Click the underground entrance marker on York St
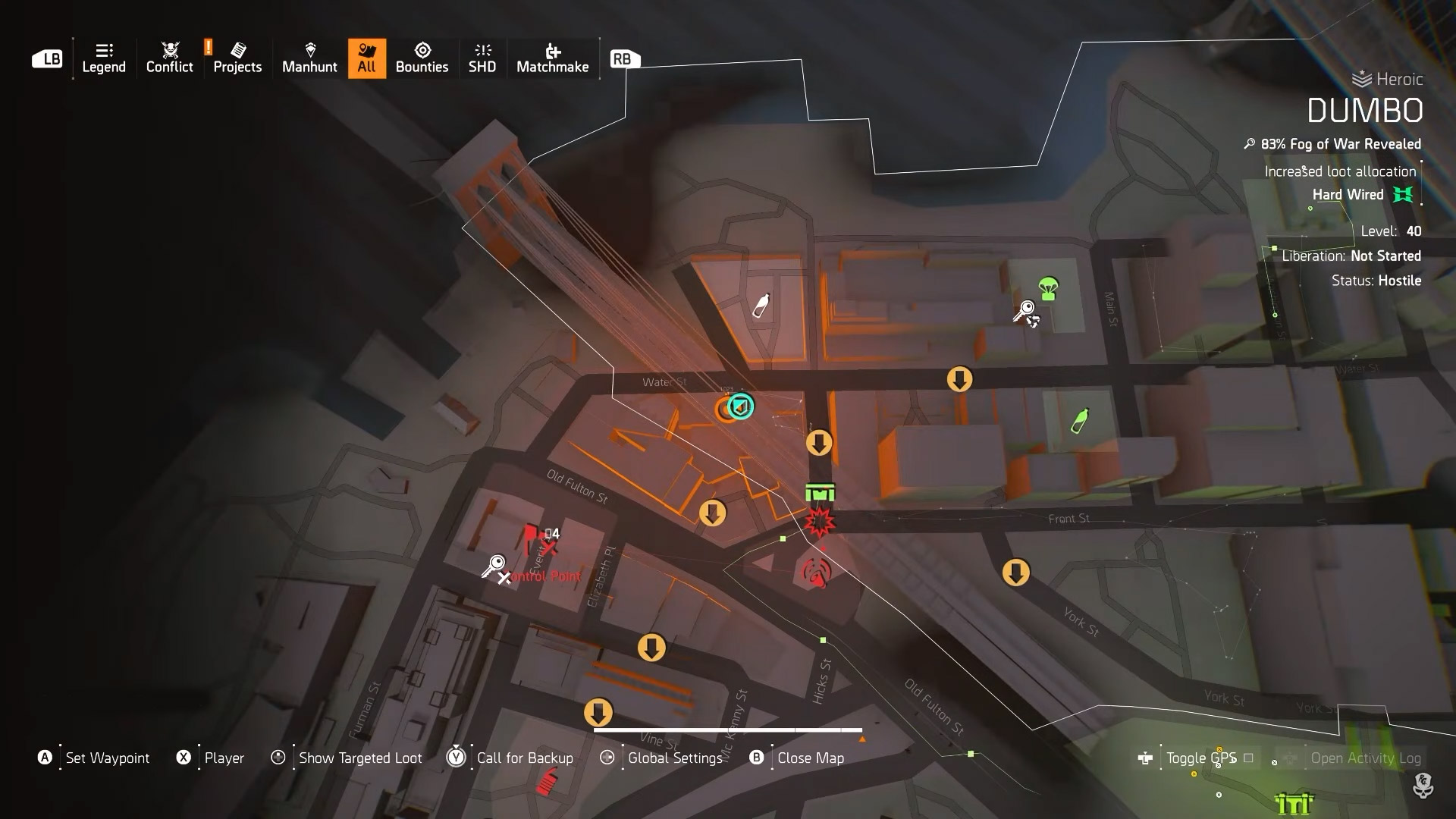Viewport: 1456px width, 819px height. [1016, 573]
